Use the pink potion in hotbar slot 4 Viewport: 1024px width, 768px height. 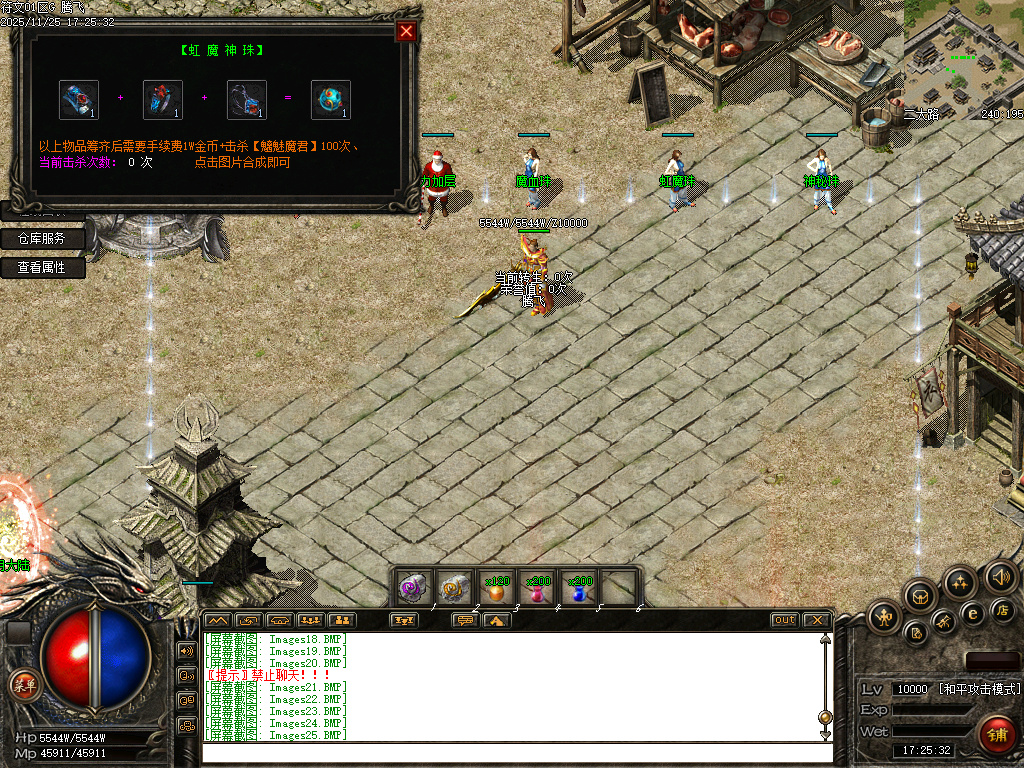point(537,589)
